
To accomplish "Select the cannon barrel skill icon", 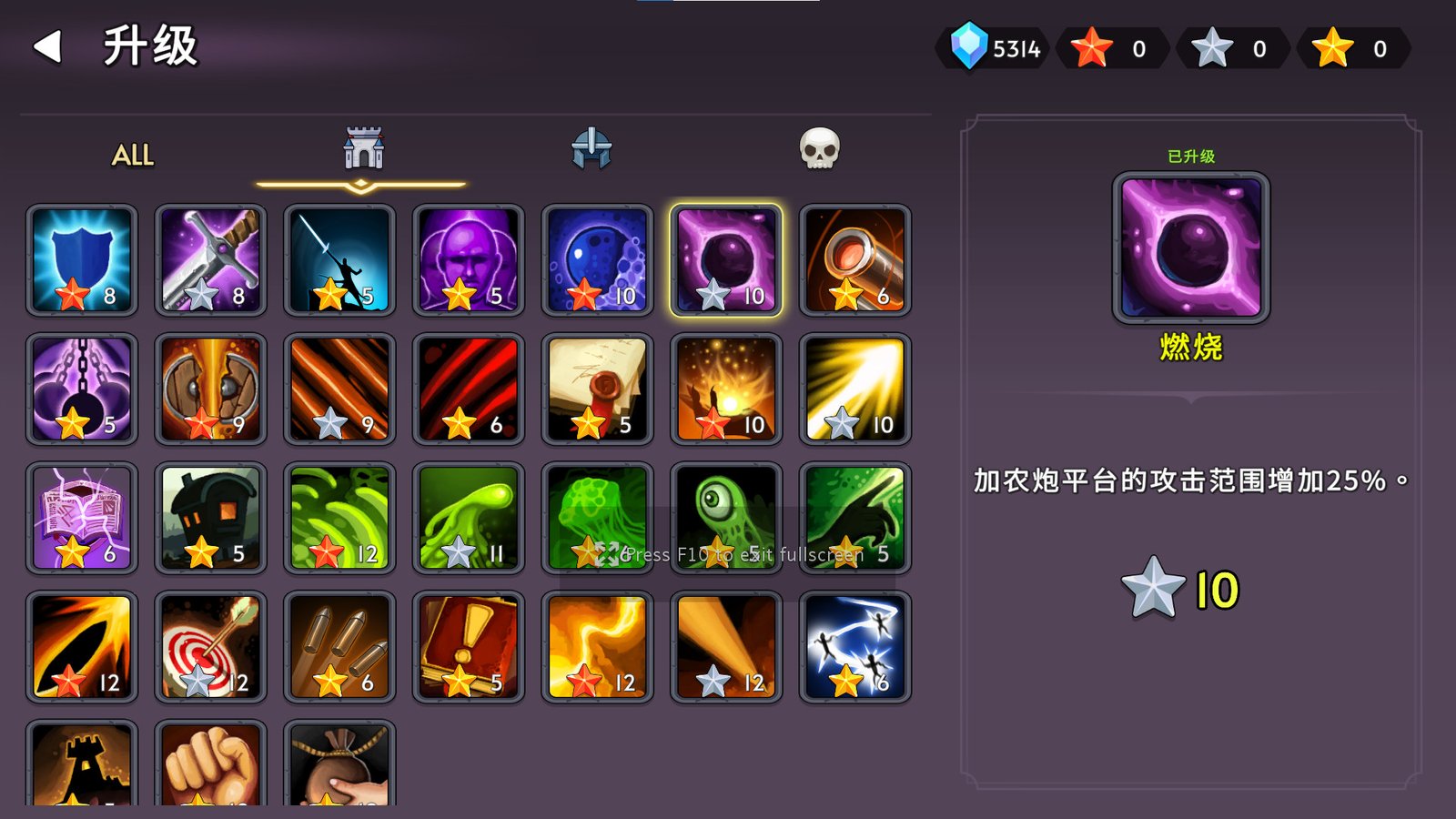I will (x=855, y=261).
